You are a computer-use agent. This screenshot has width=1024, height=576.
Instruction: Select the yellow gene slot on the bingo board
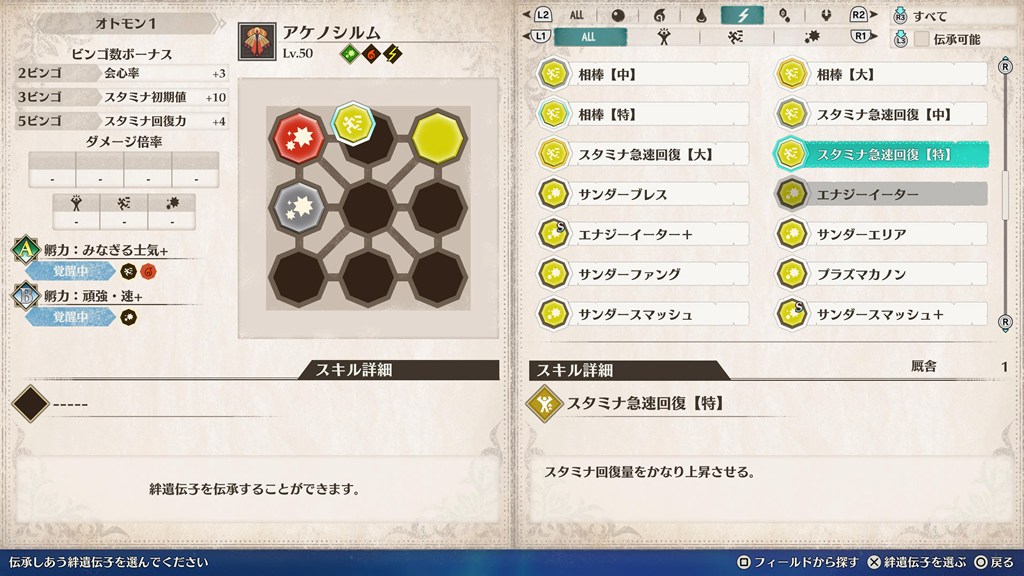pos(434,136)
